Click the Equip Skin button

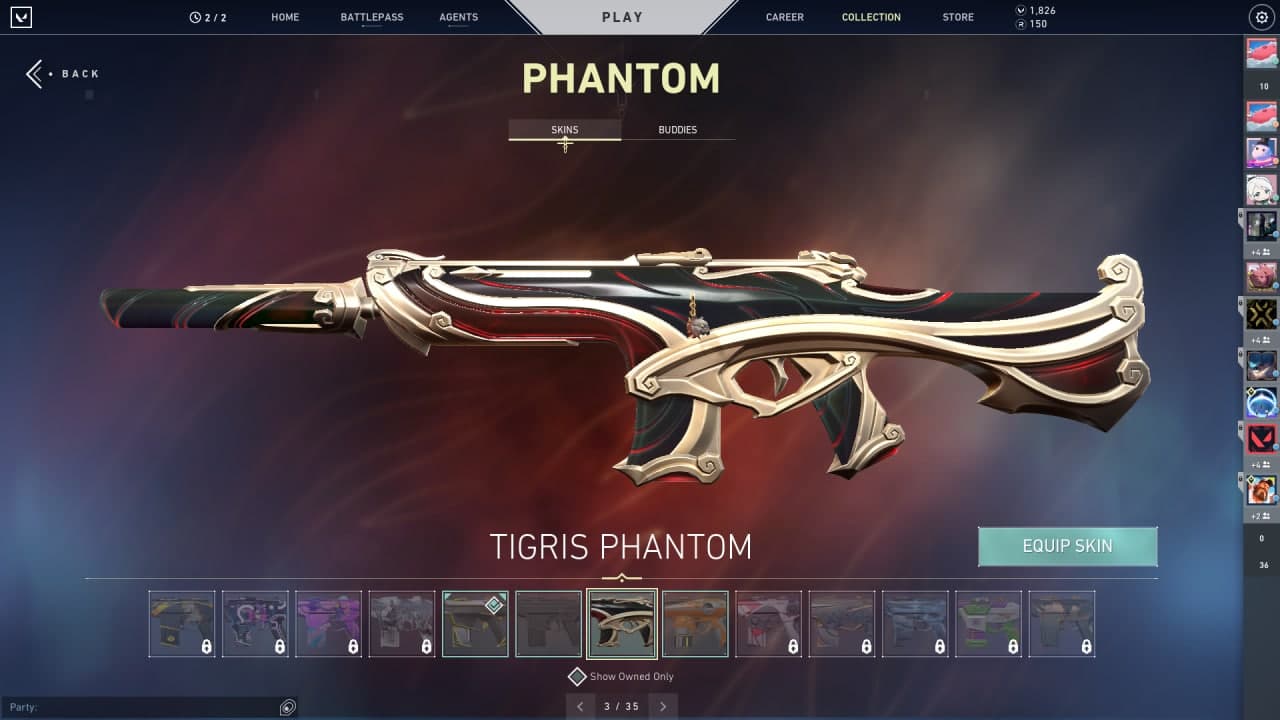coord(1067,546)
